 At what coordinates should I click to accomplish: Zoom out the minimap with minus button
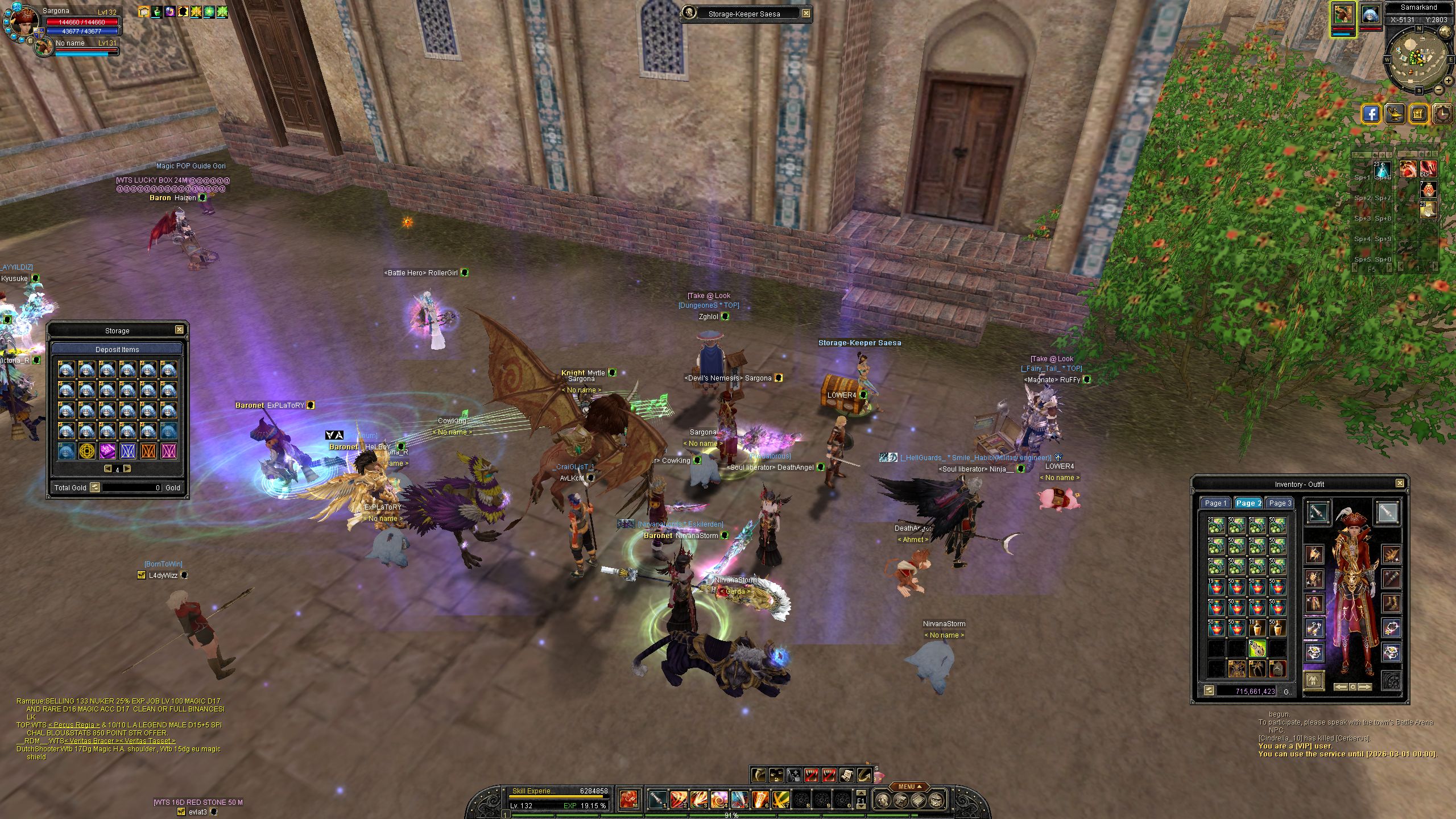(x=1438, y=89)
